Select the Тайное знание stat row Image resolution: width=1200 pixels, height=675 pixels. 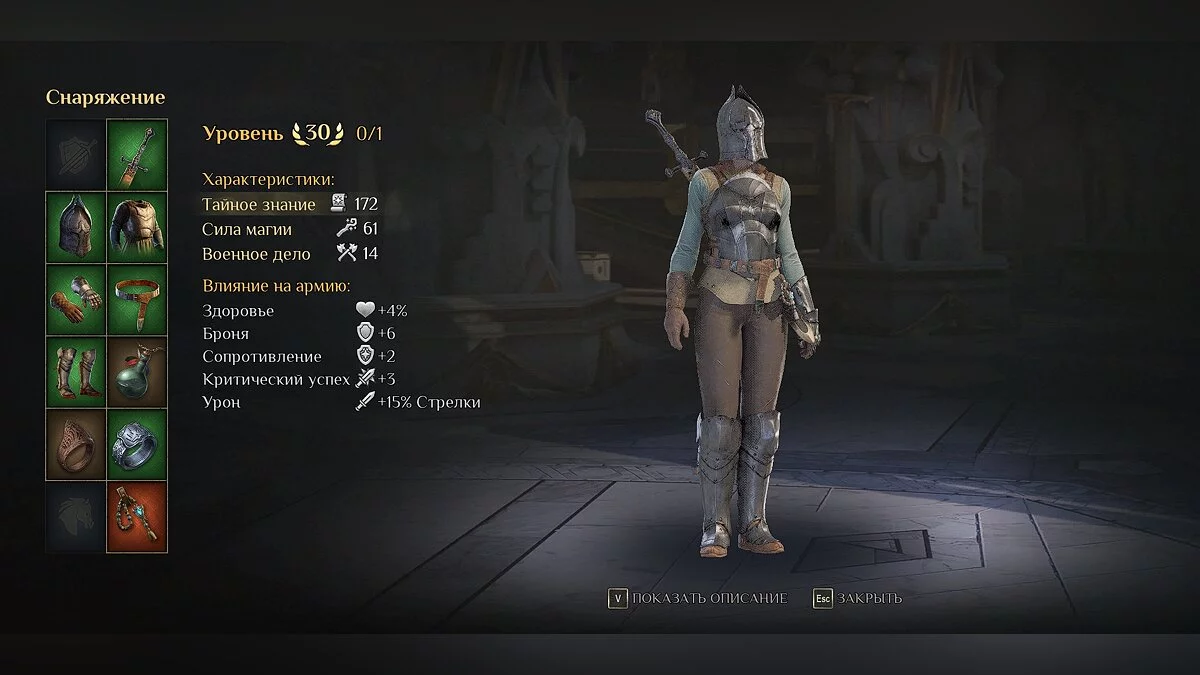point(289,204)
